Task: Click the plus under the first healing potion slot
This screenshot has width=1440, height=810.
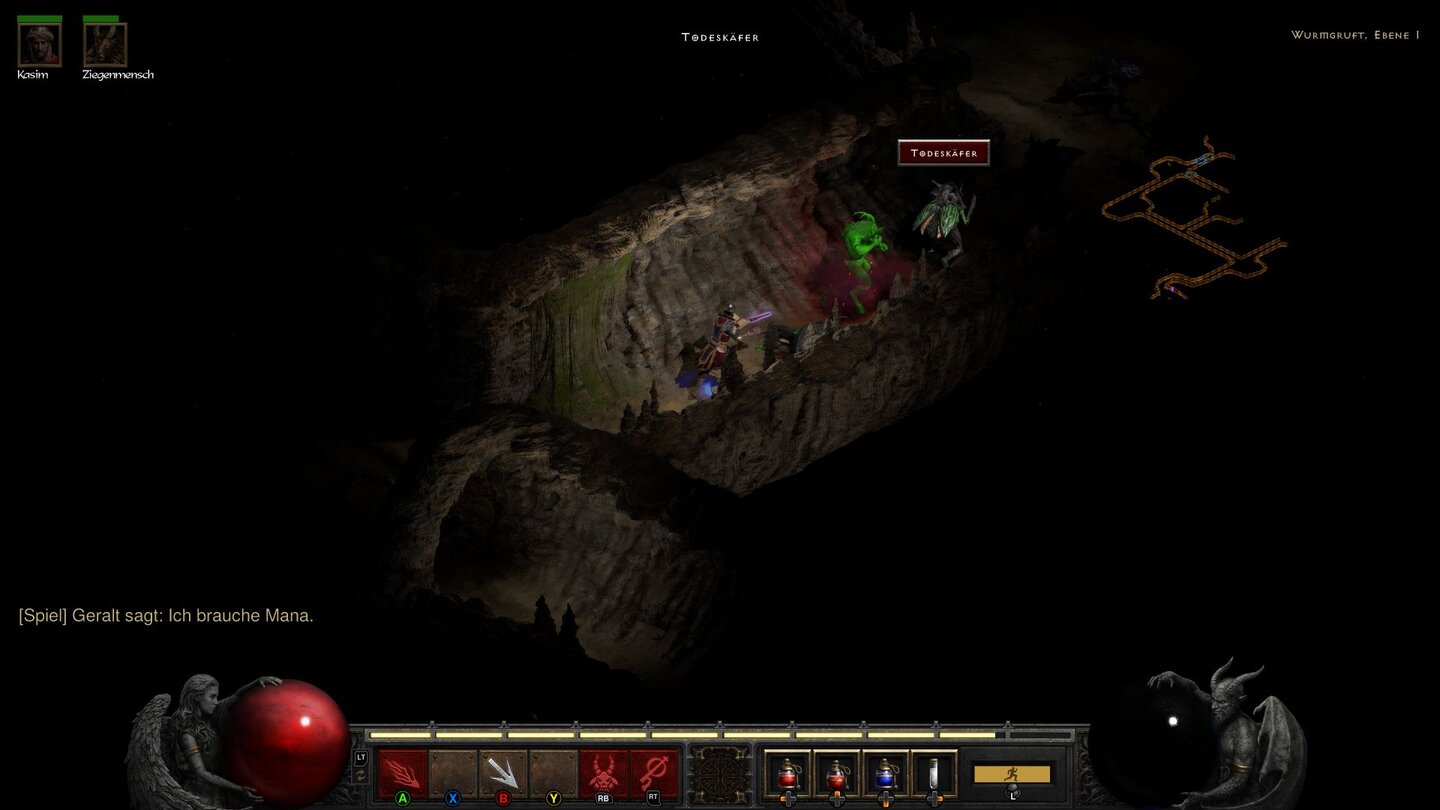Action: (787, 800)
